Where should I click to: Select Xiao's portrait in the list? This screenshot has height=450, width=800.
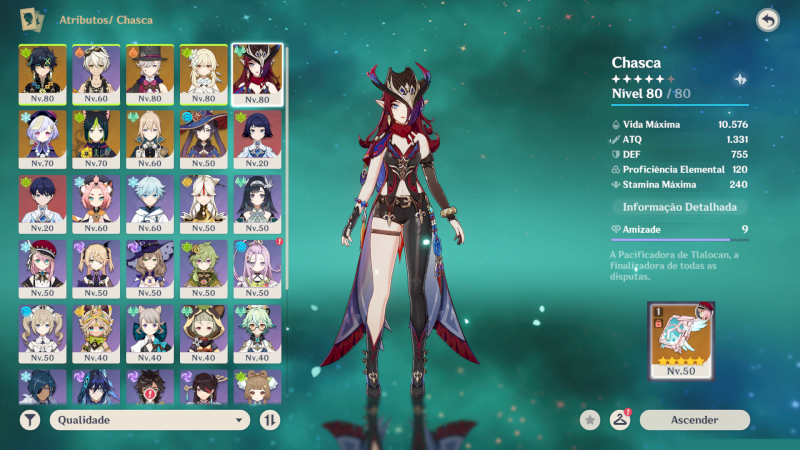43,70
